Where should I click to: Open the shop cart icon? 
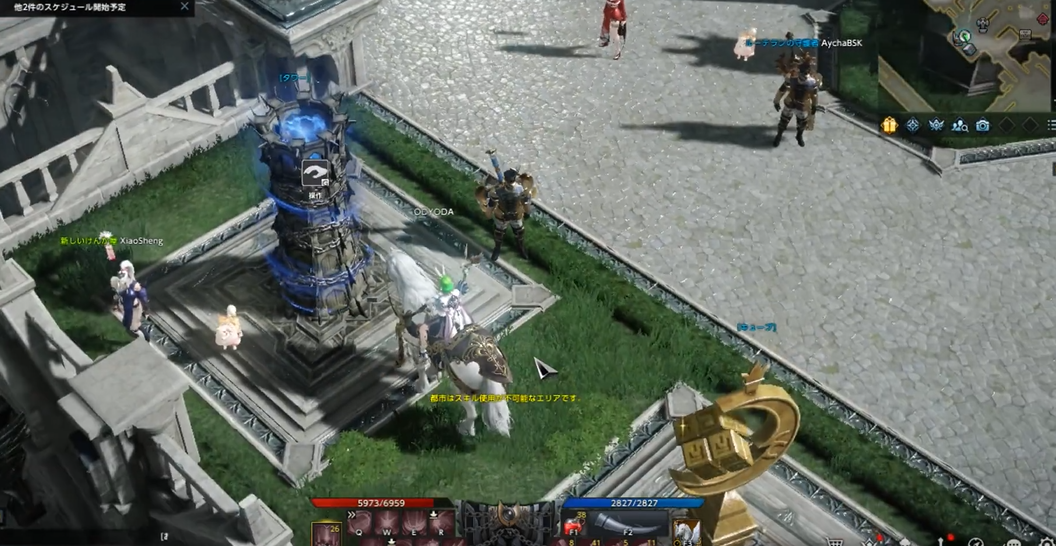835,541
